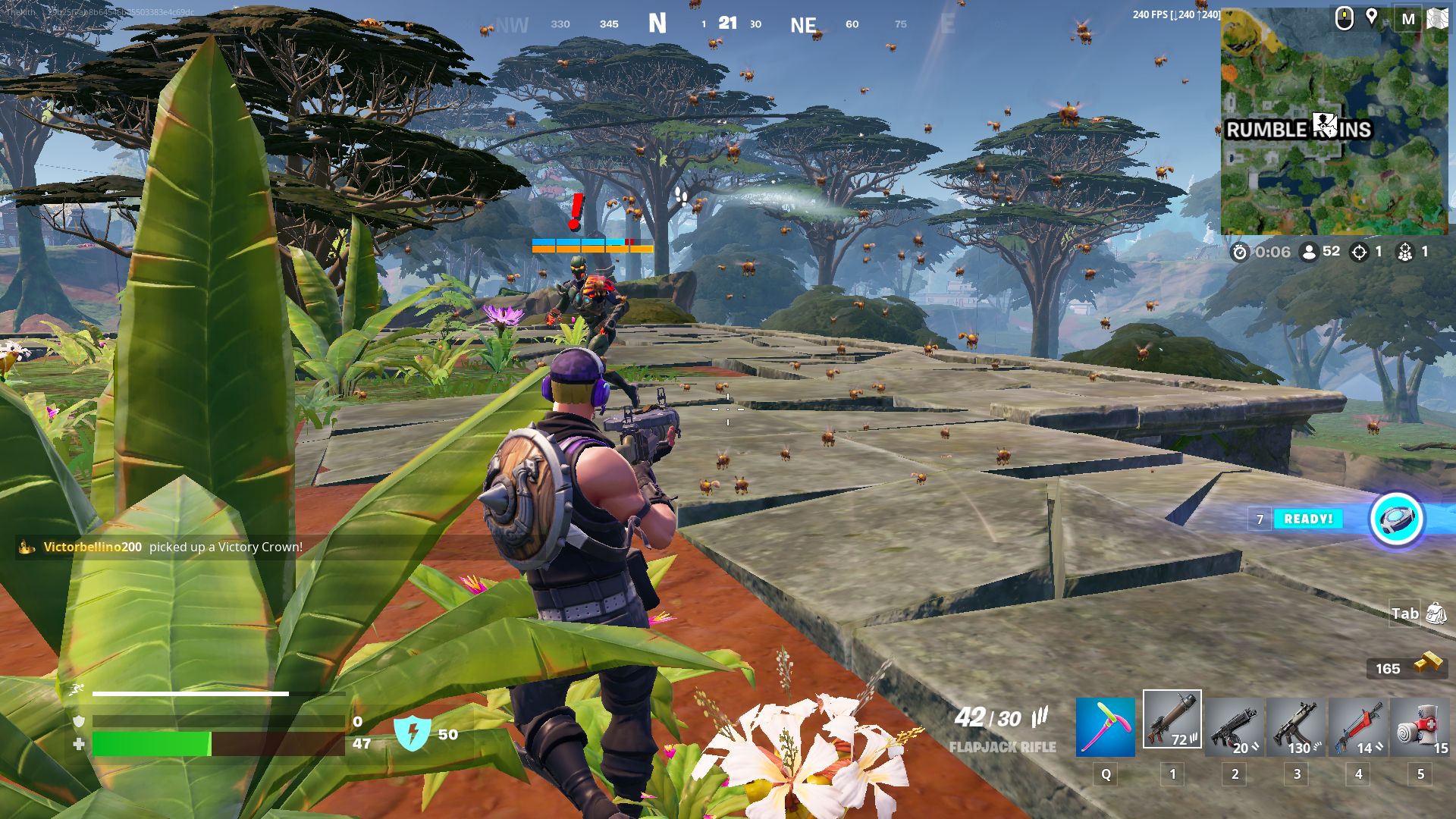Open the full map via folded-map icon

[1437, 19]
